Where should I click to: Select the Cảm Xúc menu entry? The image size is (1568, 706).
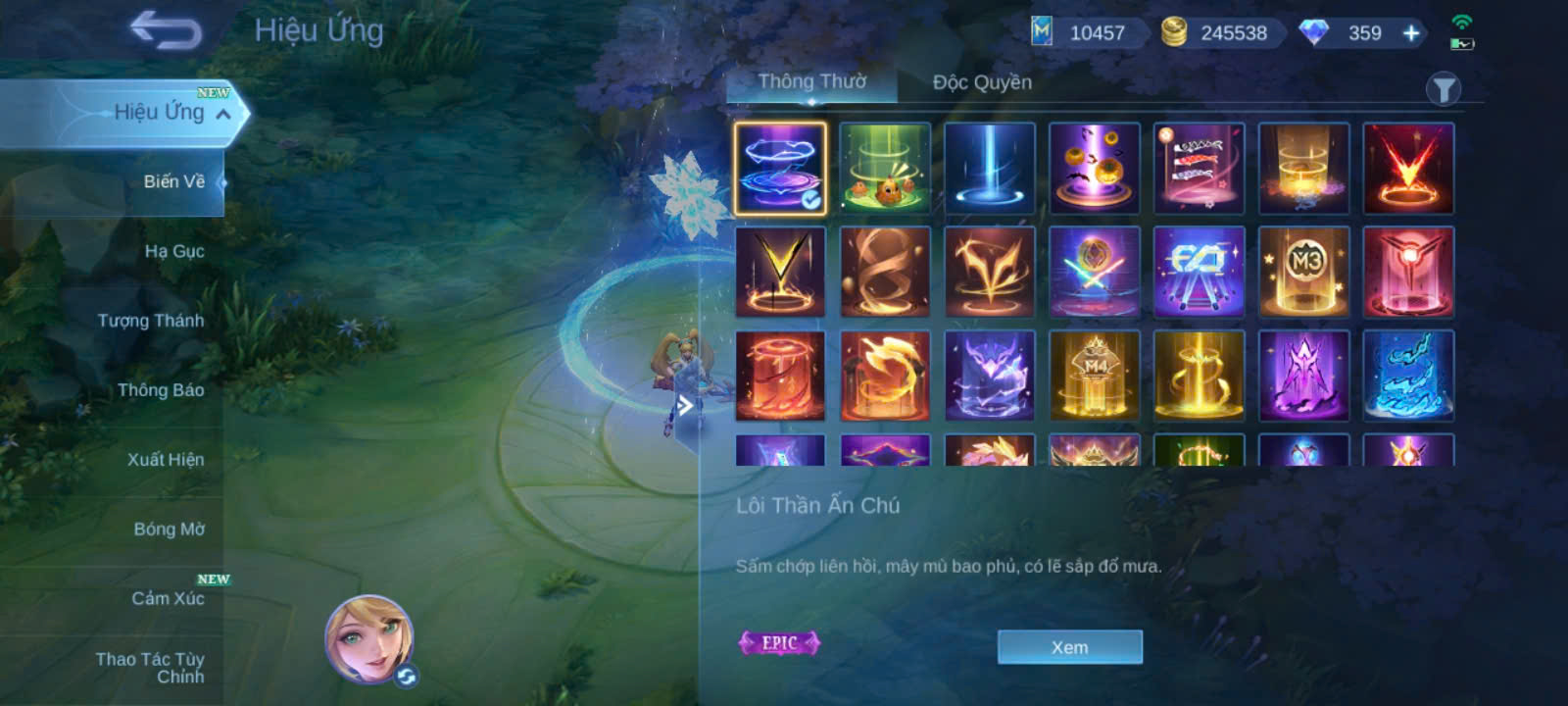[x=168, y=598]
